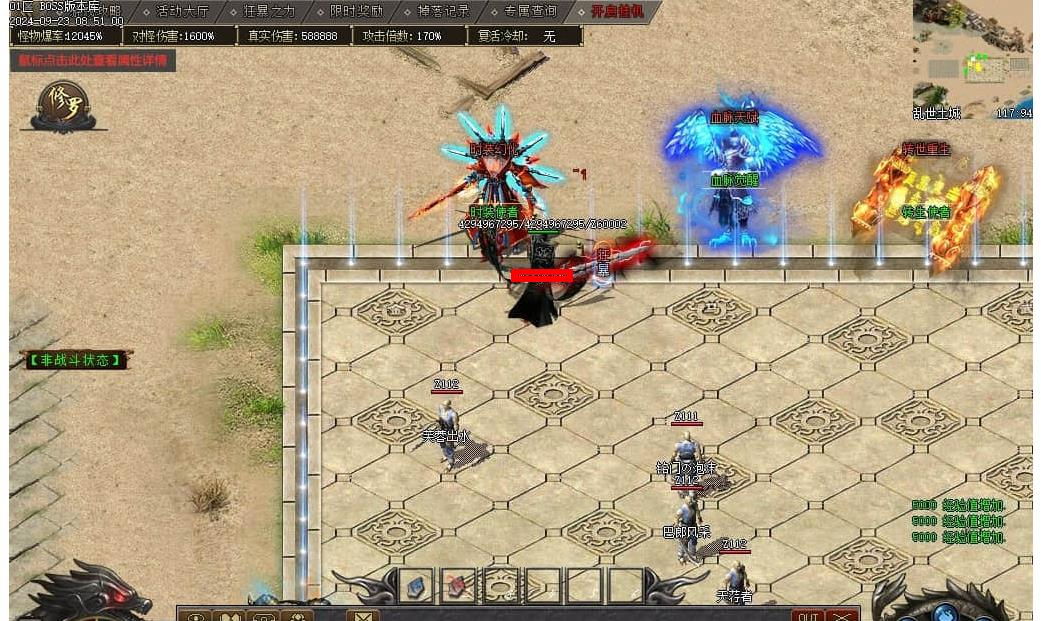Open the 专属查询 exclusive query tab
Image resolution: width=1041 pixels, height=621 pixels.
point(530,12)
